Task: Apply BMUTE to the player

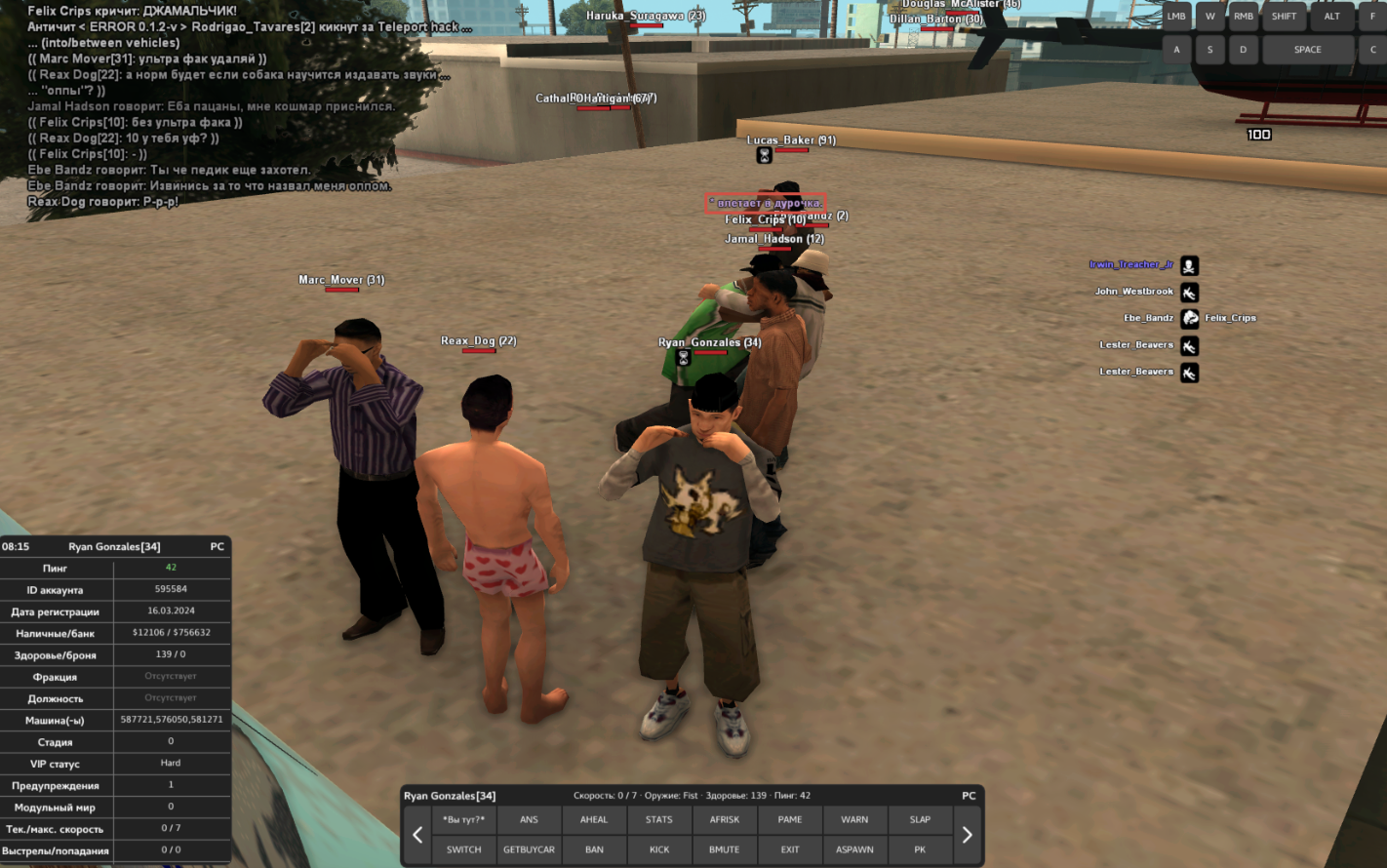Action: 725,849
